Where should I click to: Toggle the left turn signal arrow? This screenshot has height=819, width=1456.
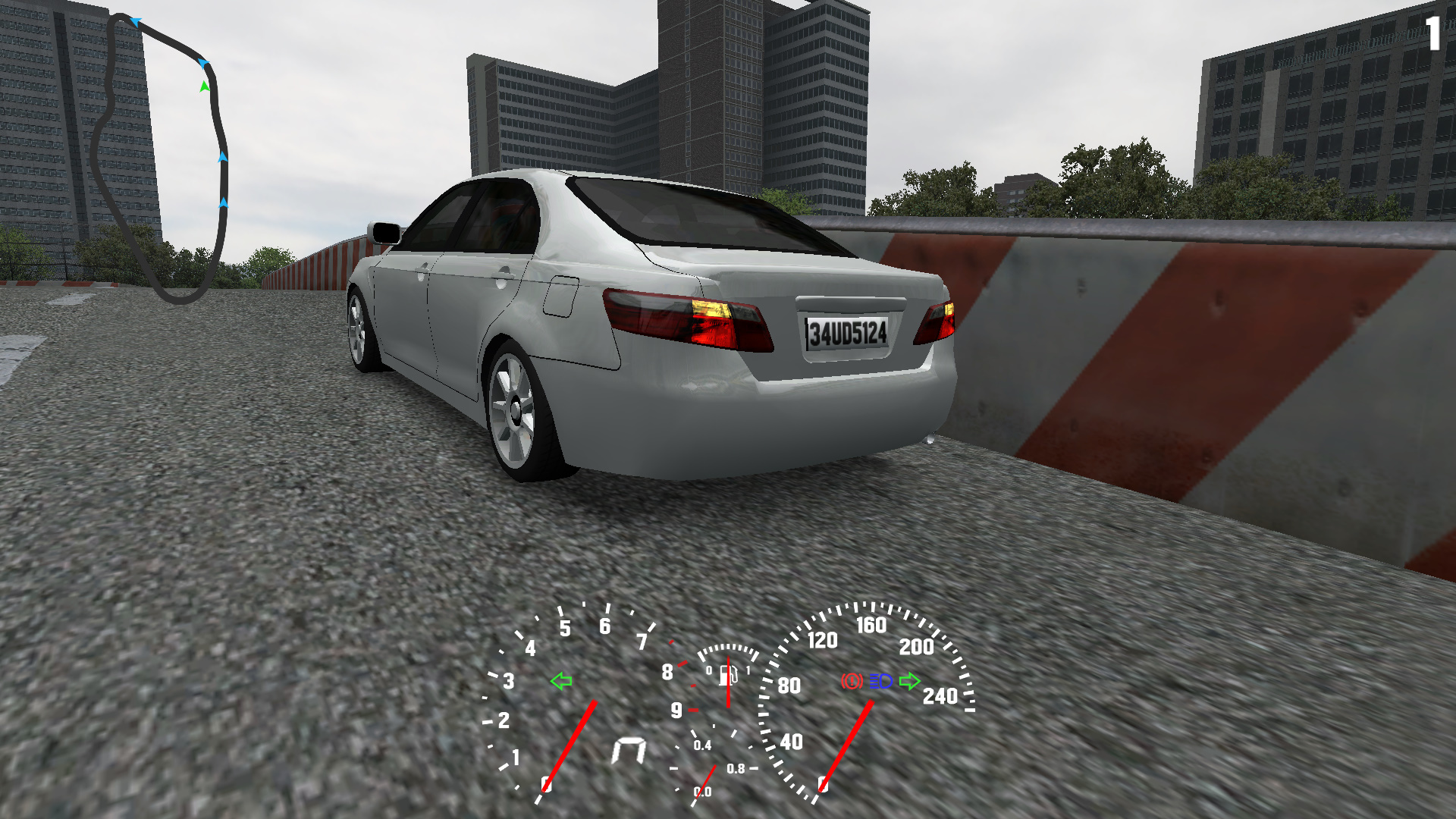(561, 681)
